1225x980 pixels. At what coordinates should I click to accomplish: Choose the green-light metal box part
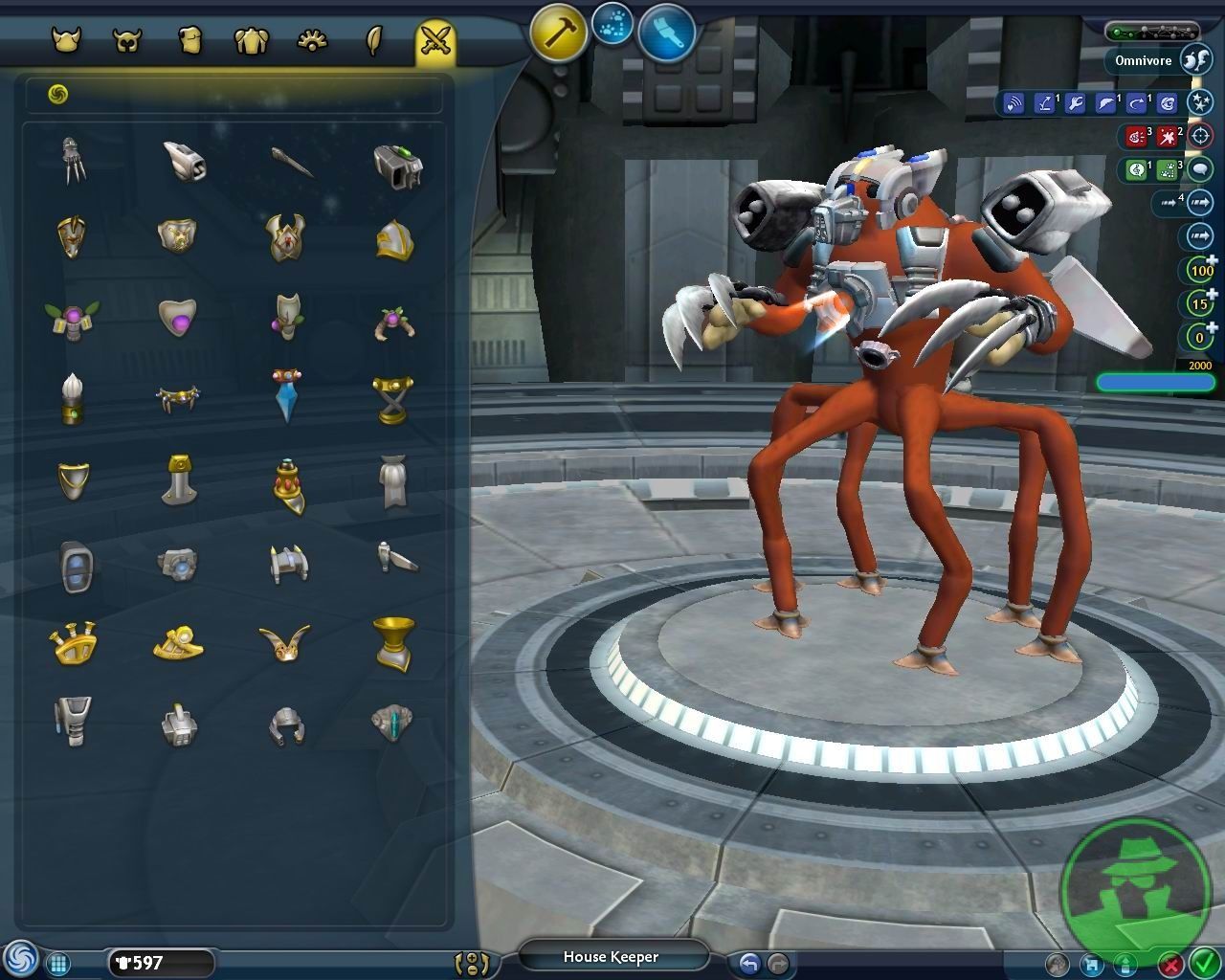397,166
